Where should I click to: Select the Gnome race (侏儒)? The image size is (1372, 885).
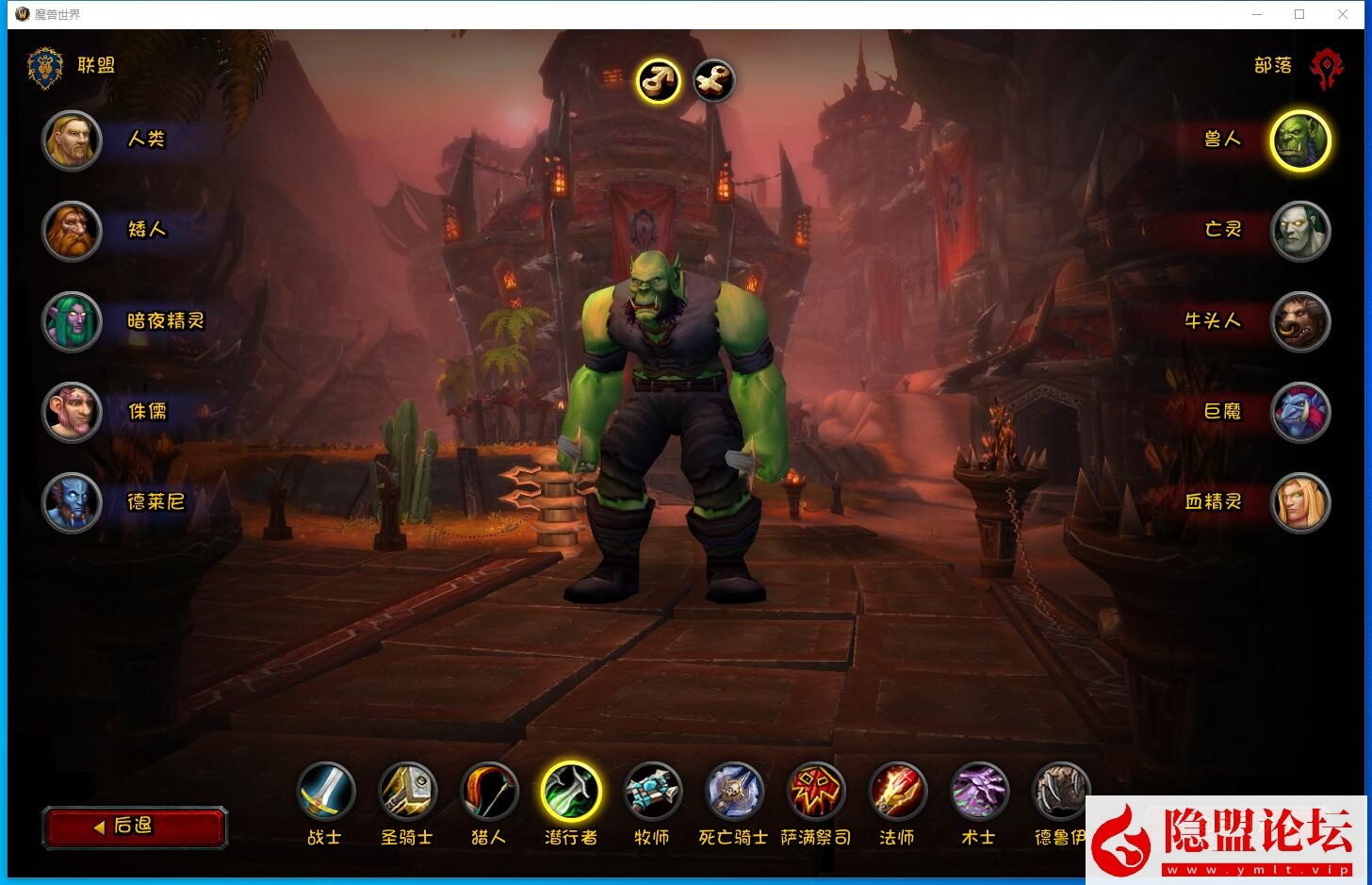click(72, 412)
